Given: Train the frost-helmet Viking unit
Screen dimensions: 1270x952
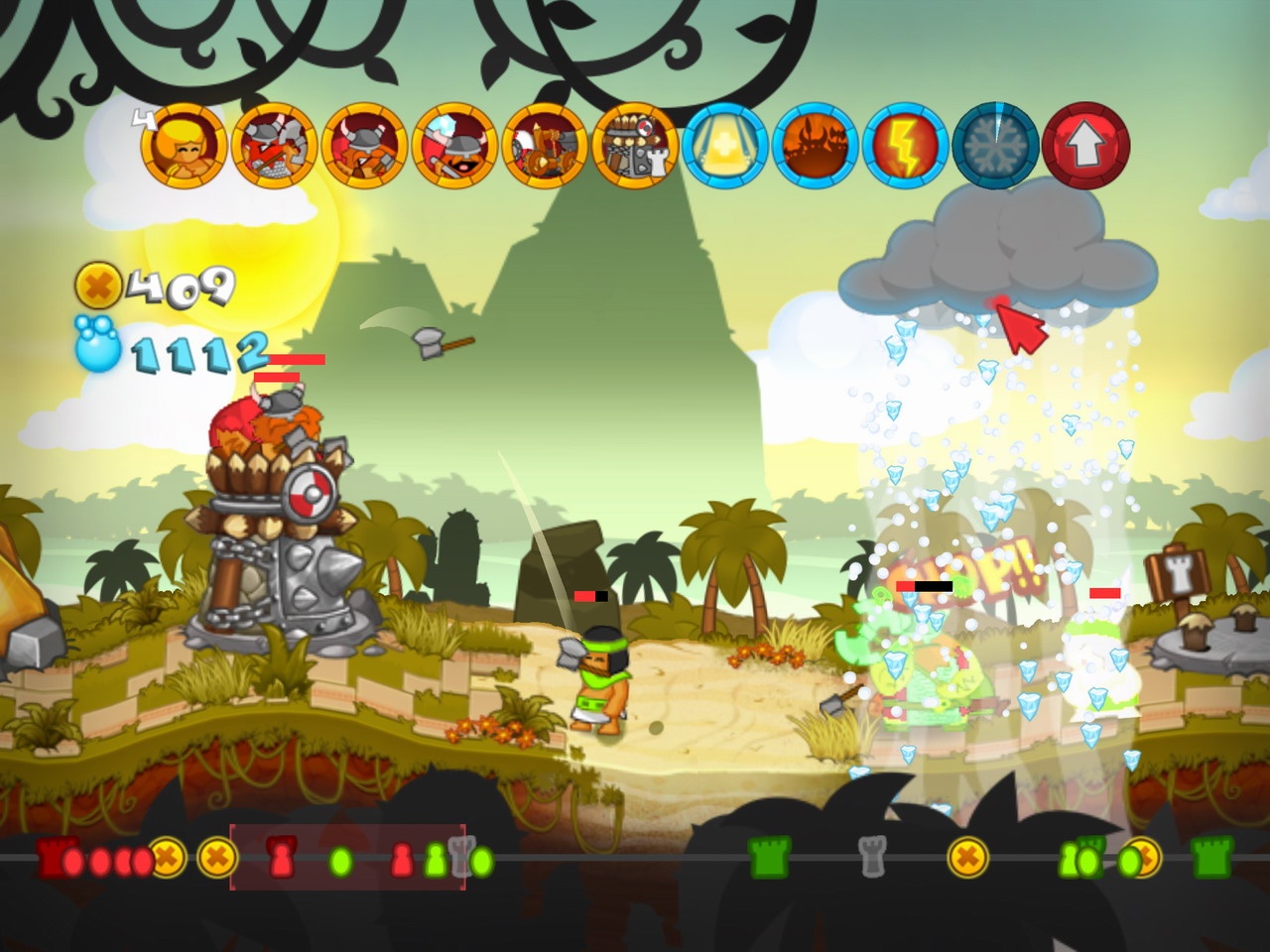Looking at the screenshot, I should point(451,147).
